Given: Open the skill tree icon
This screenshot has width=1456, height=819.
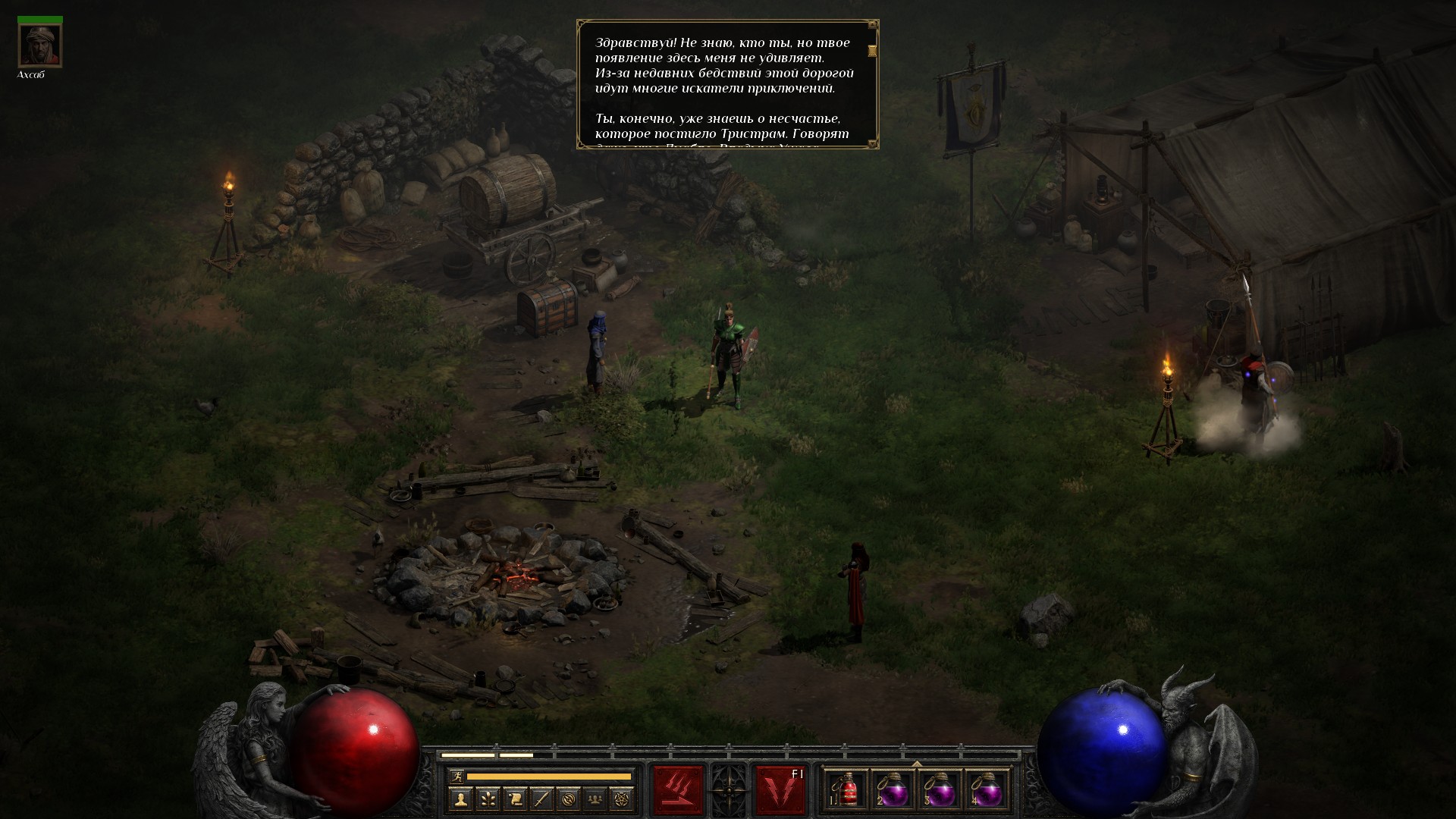Looking at the screenshot, I should (488, 799).
